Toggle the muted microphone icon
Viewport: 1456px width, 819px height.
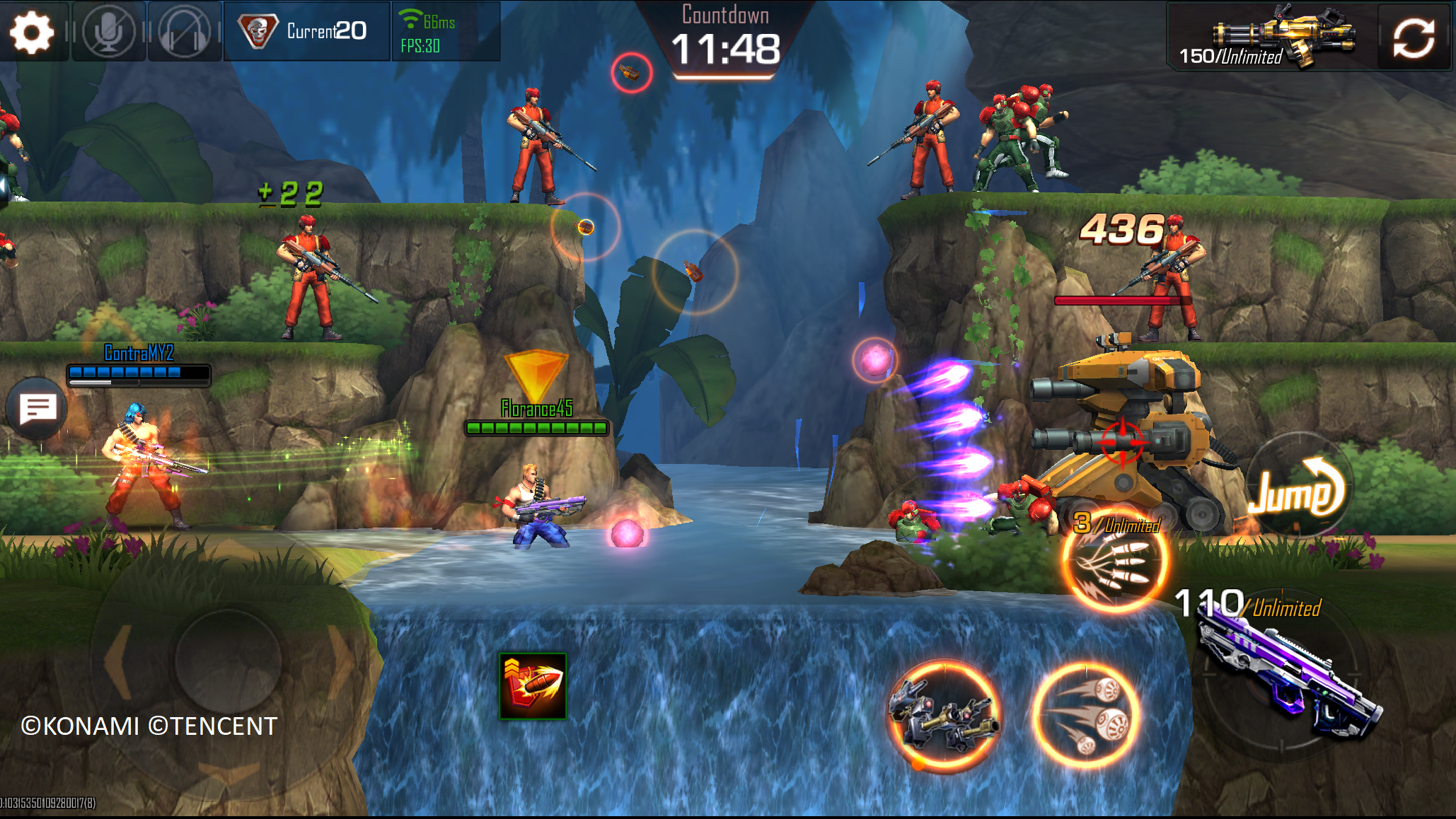[108, 32]
